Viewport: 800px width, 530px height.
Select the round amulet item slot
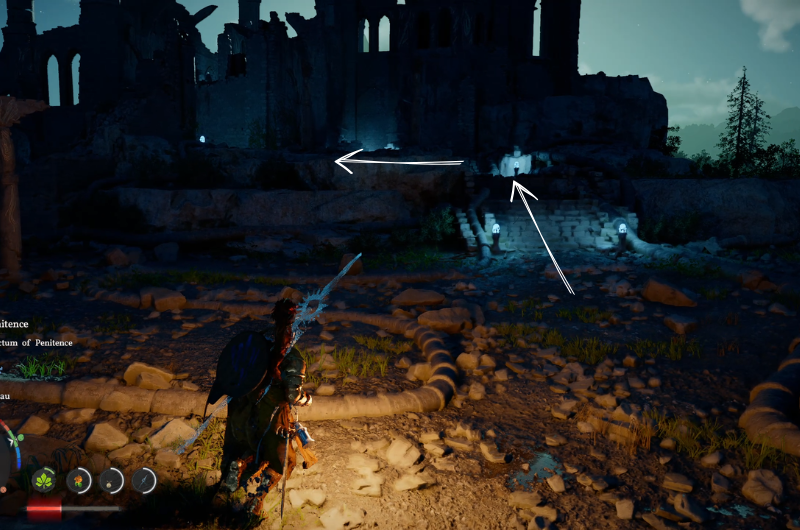point(111,480)
